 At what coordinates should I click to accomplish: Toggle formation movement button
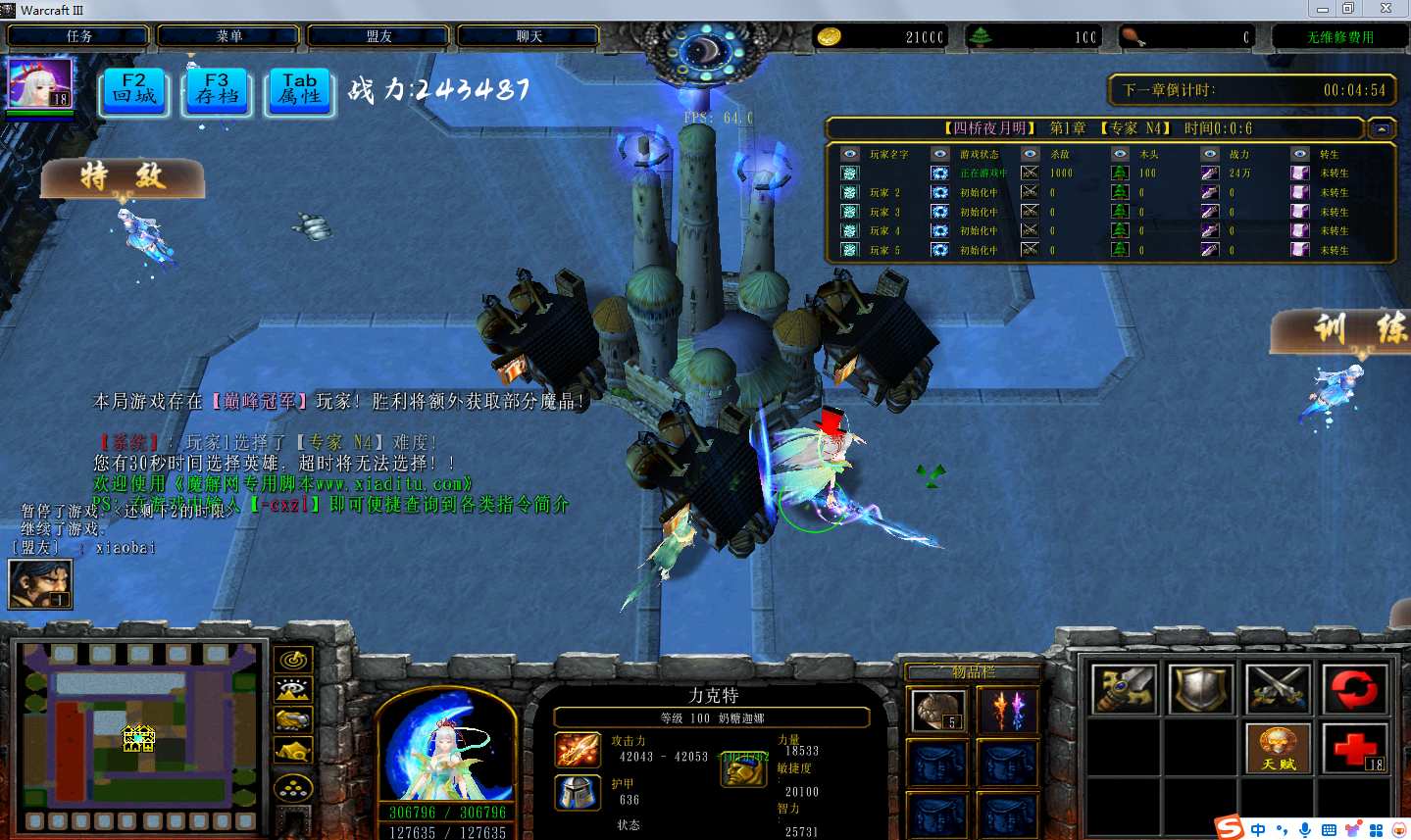tap(292, 786)
